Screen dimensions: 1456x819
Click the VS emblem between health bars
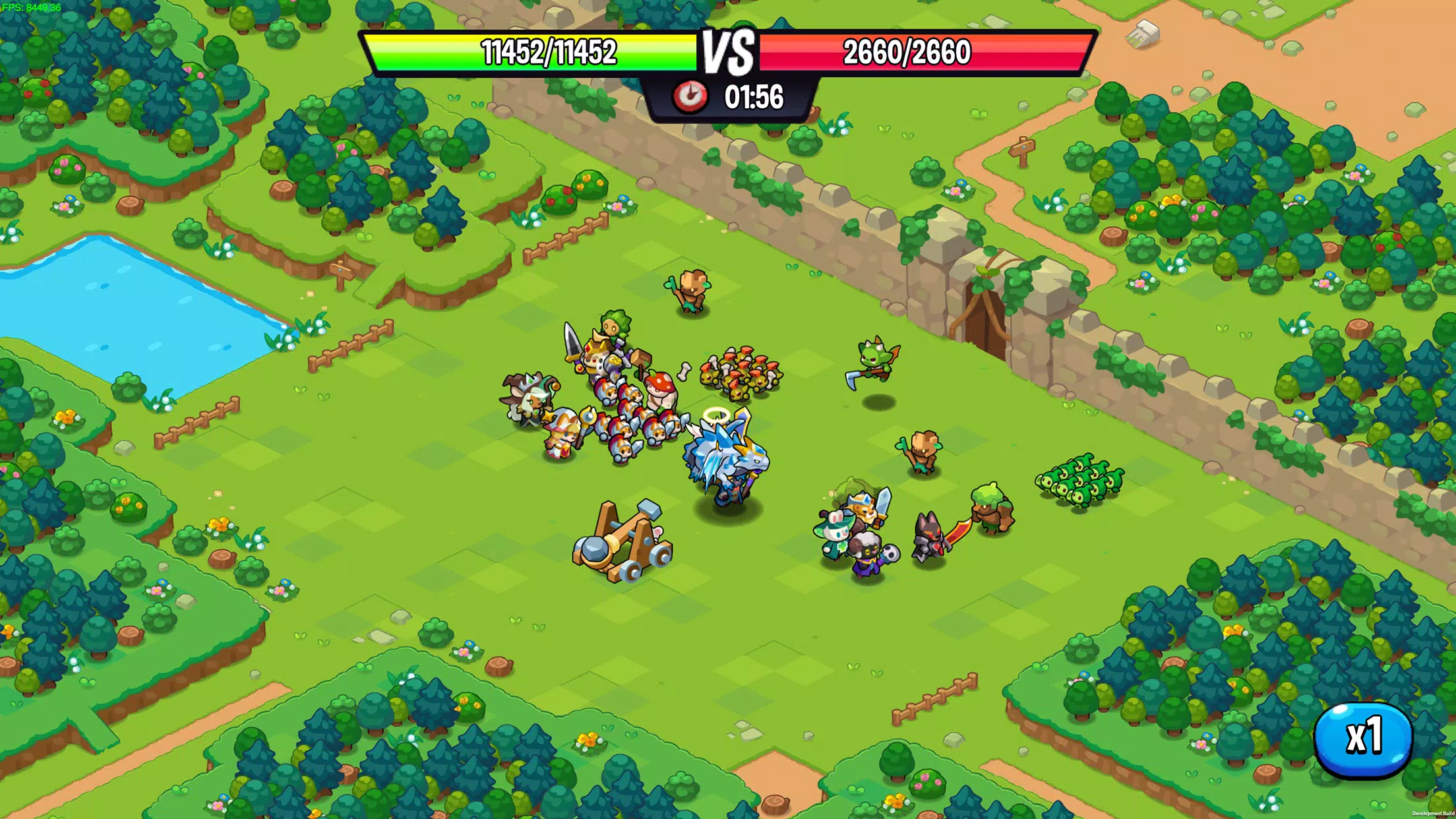pos(728,53)
